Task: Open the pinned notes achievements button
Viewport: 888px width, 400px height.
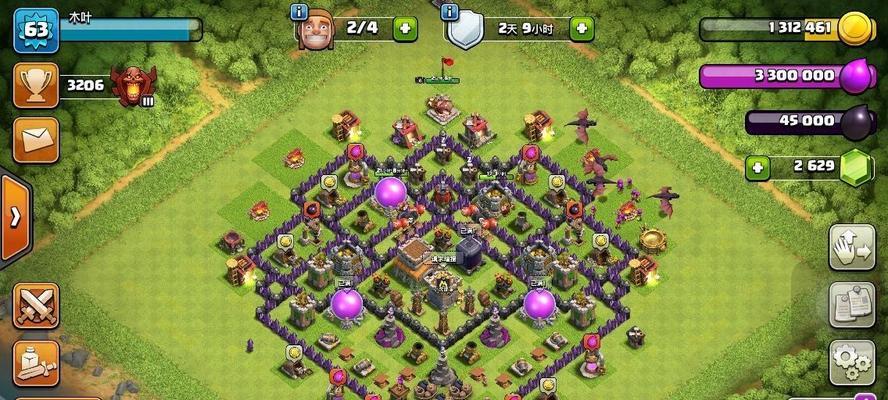Action: (x=853, y=305)
